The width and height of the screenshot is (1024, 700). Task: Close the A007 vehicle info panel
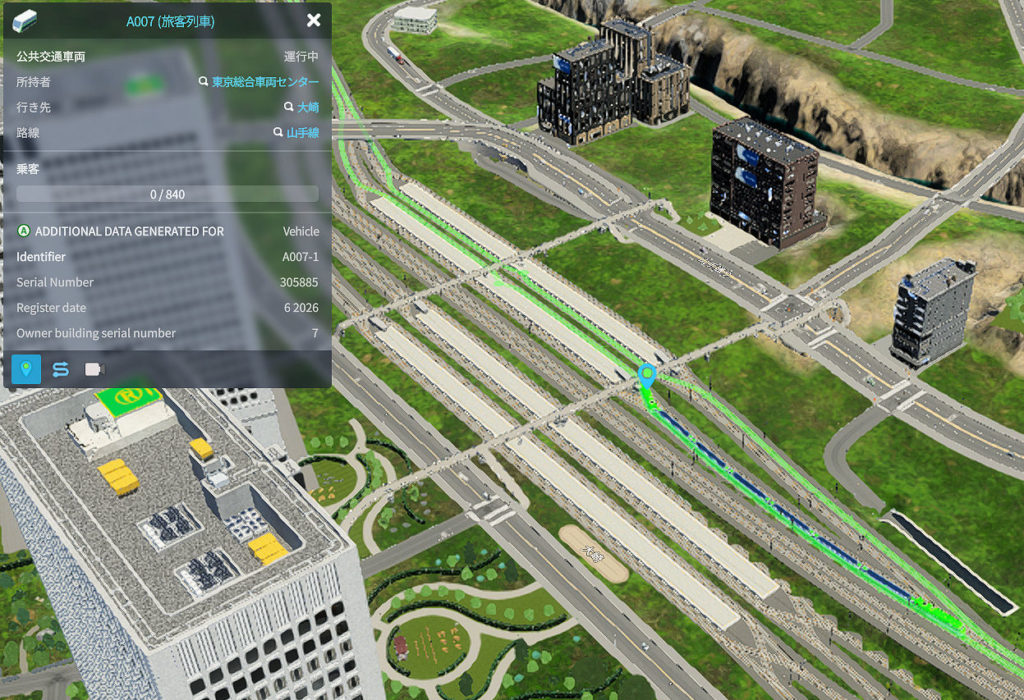coord(314,20)
